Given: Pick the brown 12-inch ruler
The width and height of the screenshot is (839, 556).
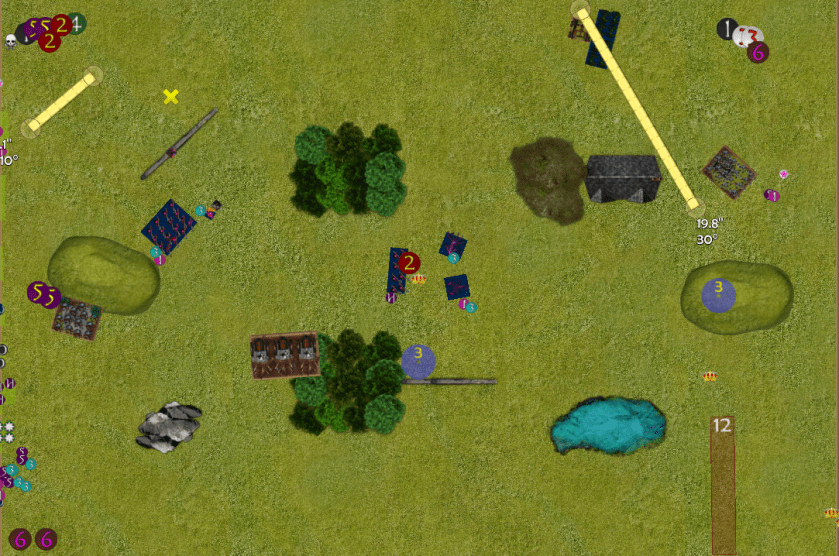Looking at the screenshot, I should (722, 484).
